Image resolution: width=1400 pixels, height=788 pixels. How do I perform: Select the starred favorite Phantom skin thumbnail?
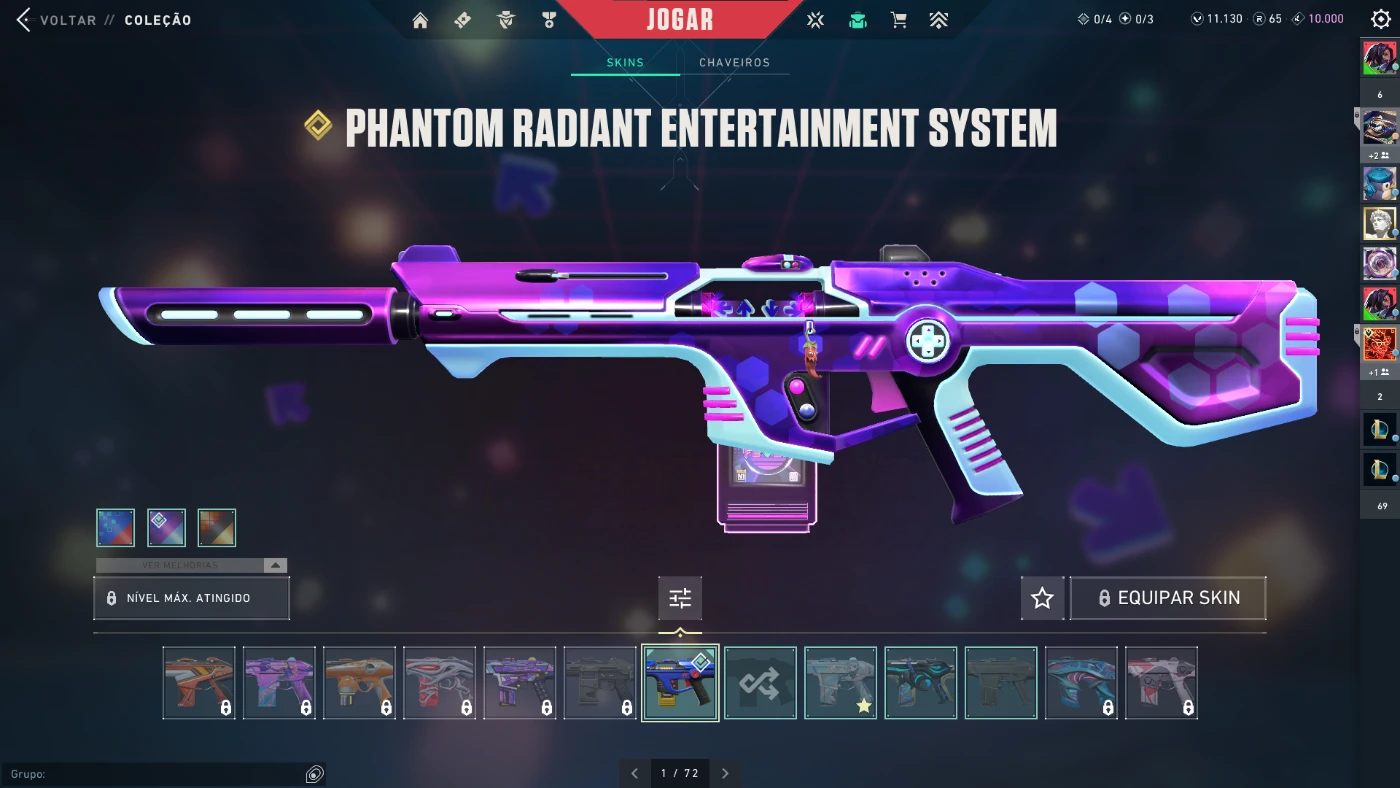click(841, 683)
